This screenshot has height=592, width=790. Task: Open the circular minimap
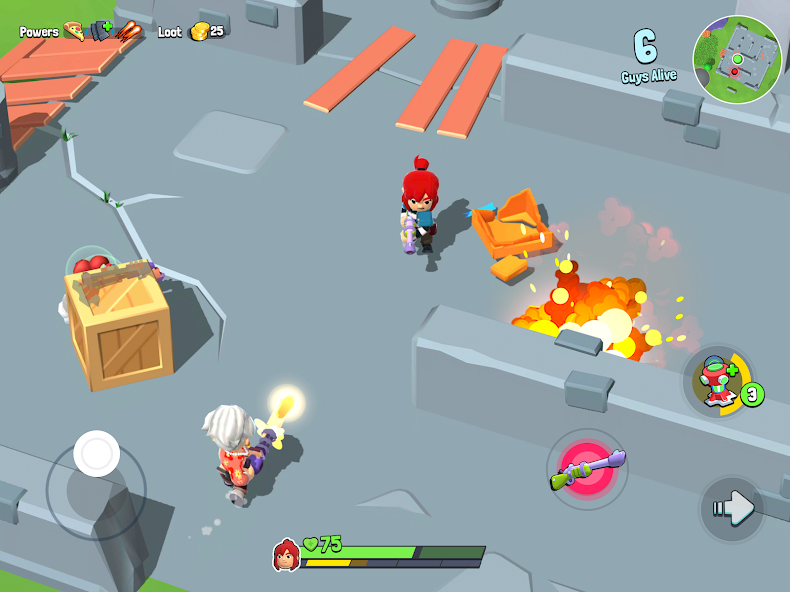point(737,60)
